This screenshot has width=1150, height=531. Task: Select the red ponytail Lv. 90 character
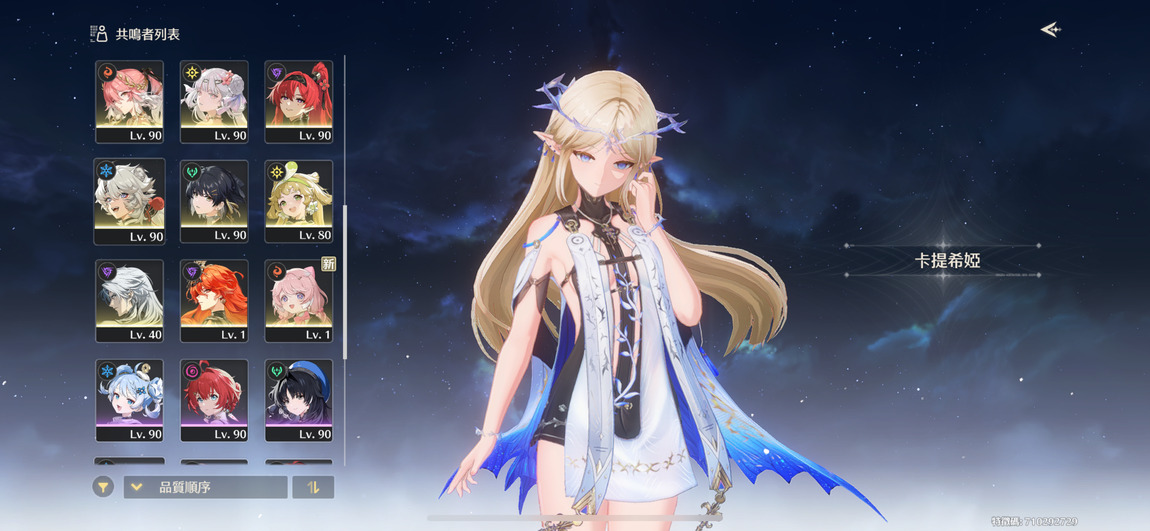[x=299, y=101]
